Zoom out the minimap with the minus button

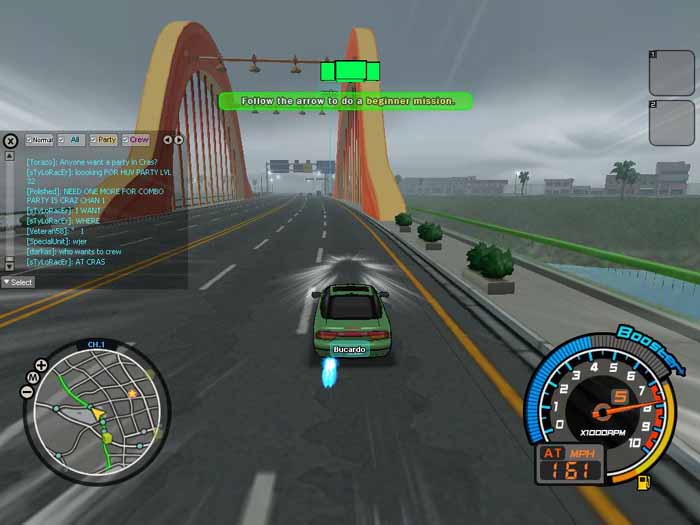tap(25, 390)
